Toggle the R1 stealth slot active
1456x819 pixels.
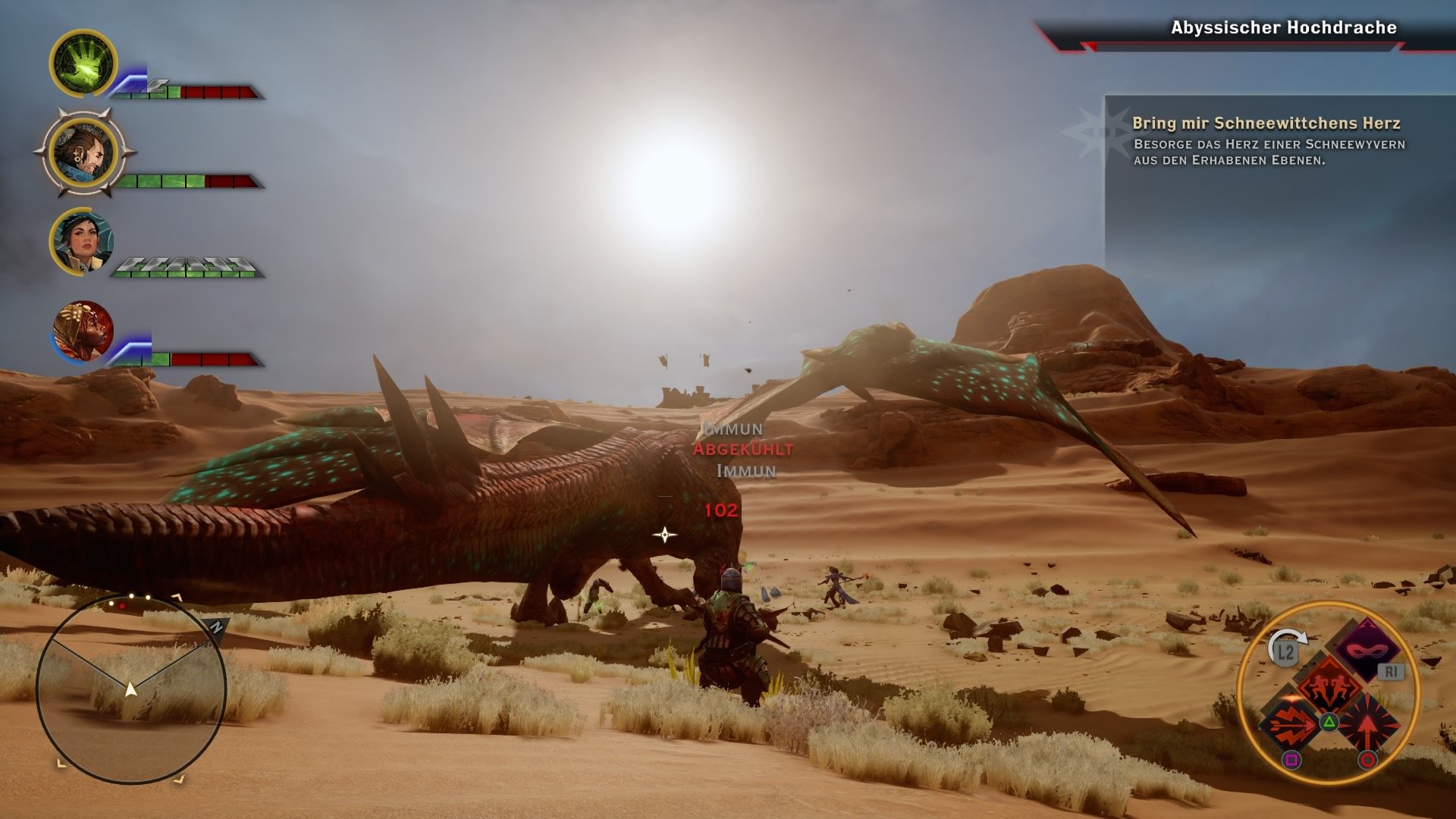[x=1391, y=670]
